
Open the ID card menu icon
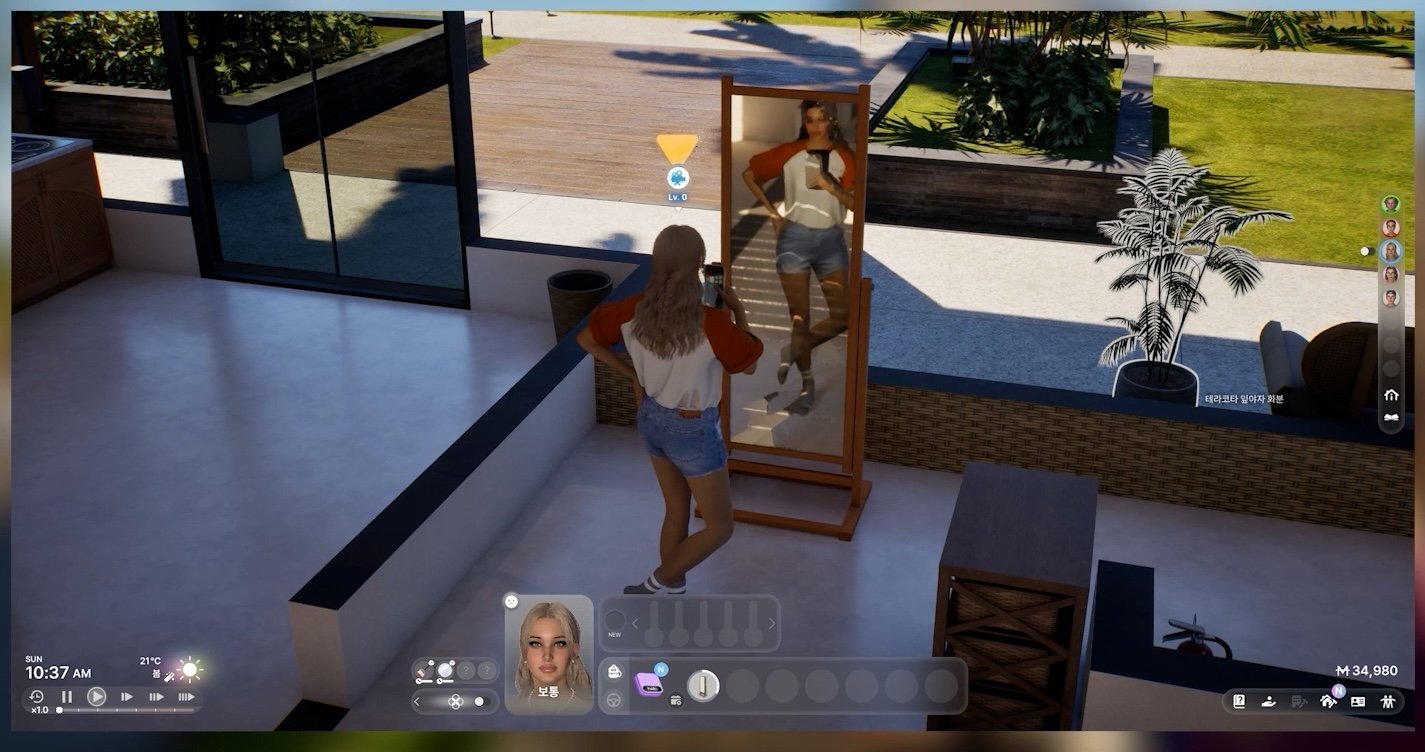(x=1358, y=702)
